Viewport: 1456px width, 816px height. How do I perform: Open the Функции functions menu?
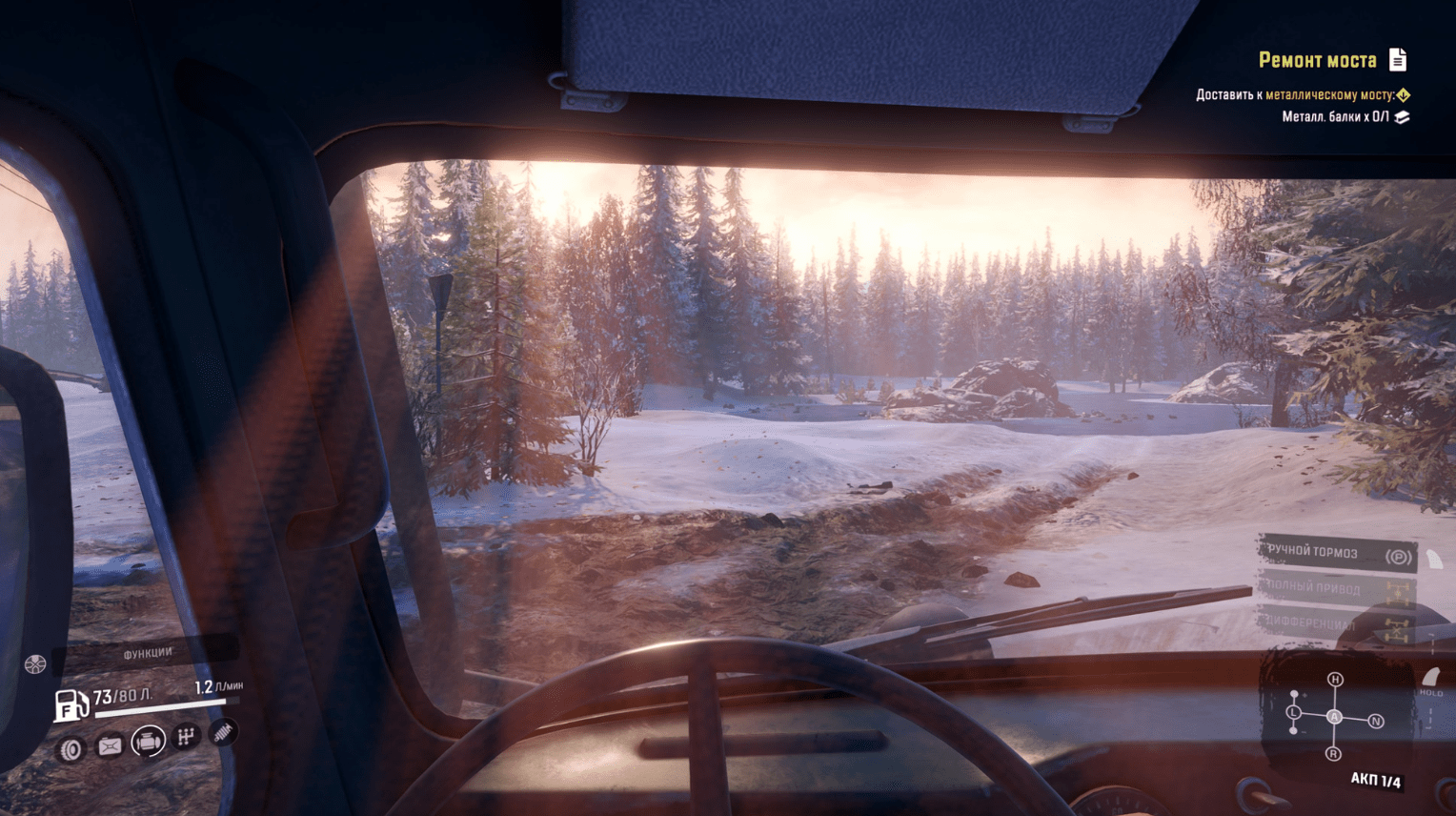[148, 654]
